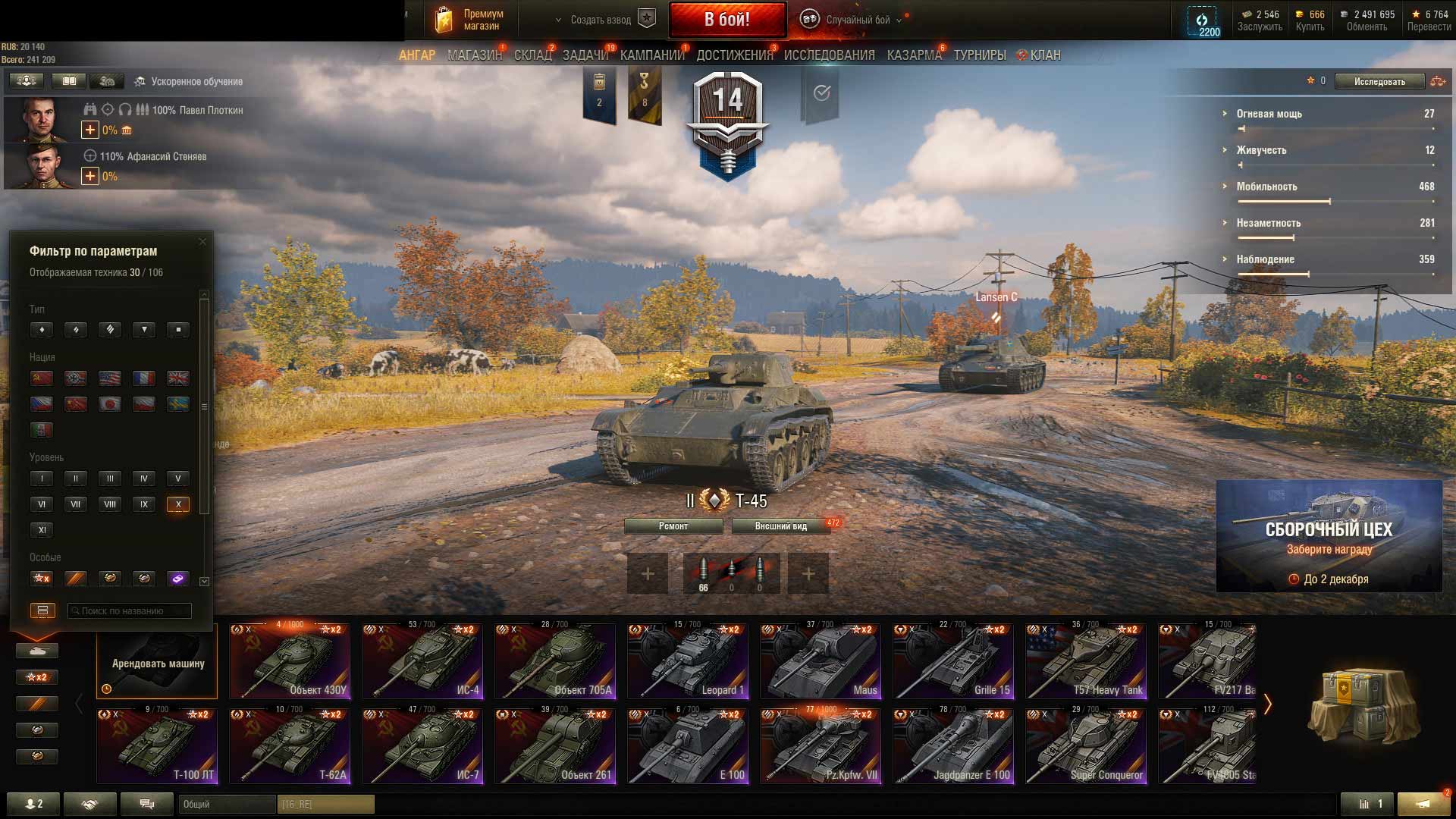This screenshot has height=819, width=1456.
Task: Select the Maus tank in the carousel
Action: (x=821, y=661)
